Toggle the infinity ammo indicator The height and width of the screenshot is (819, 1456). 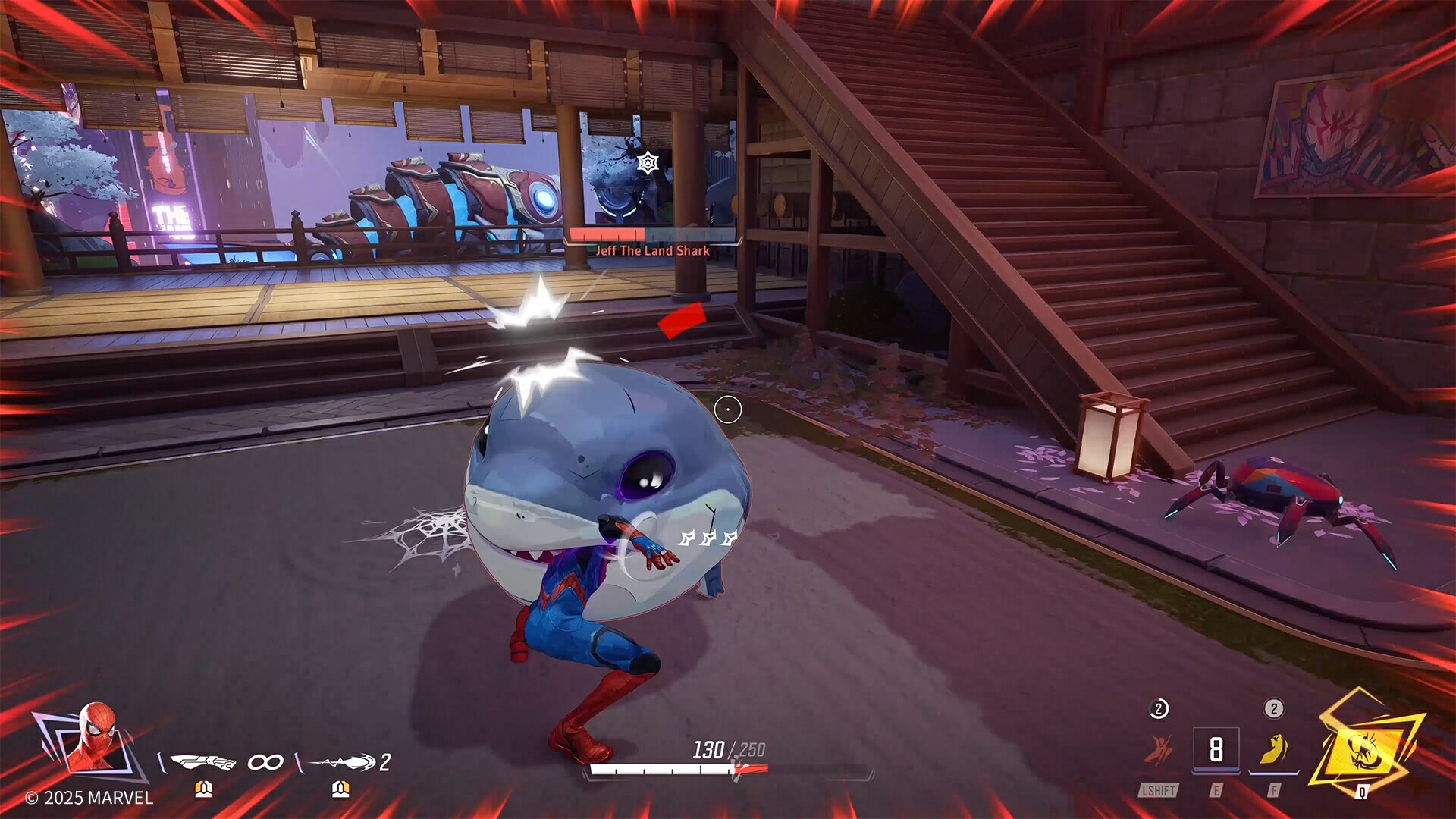click(x=265, y=762)
